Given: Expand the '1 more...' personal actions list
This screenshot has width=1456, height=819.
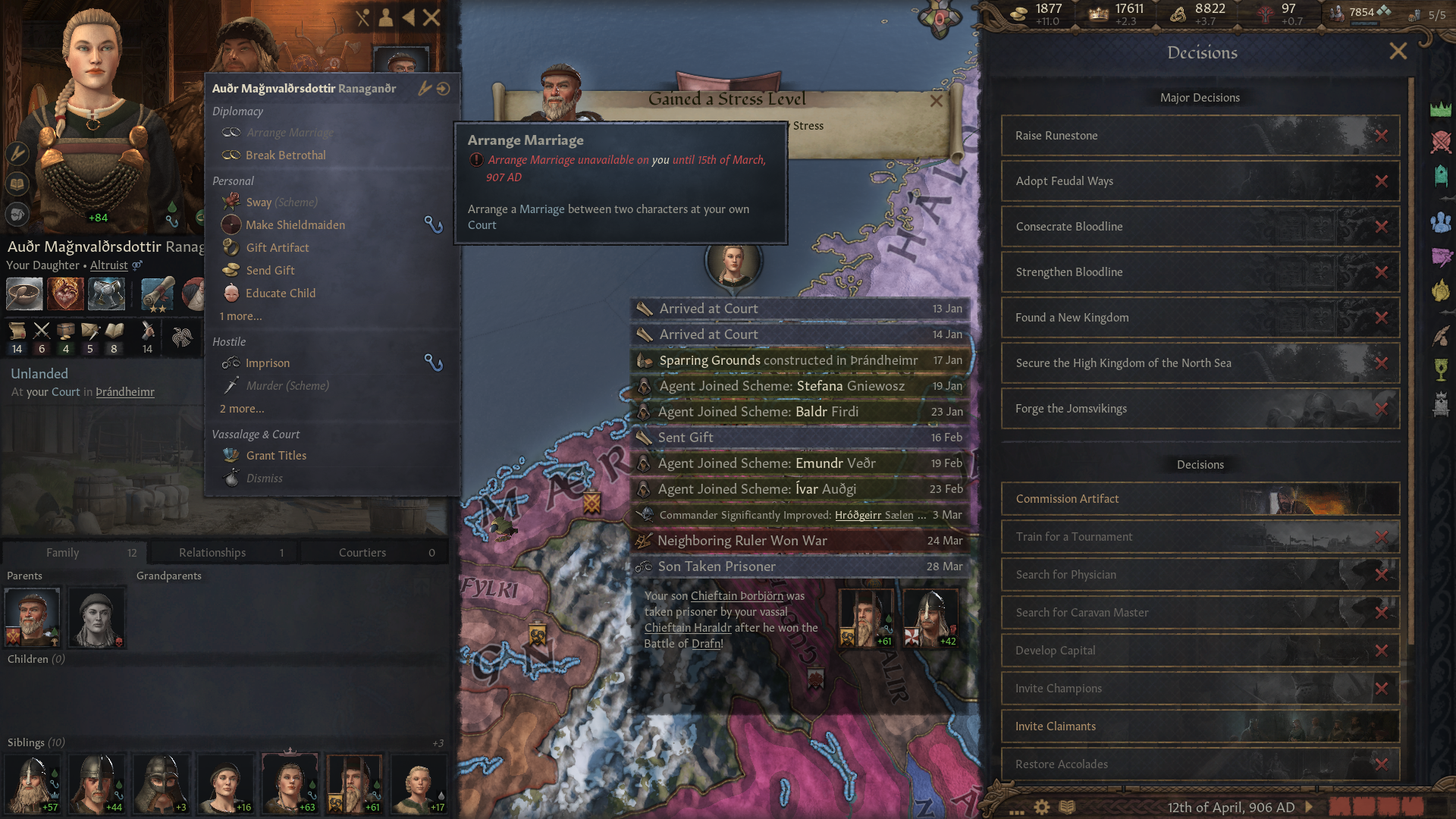Looking at the screenshot, I should (x=240, y=316).
